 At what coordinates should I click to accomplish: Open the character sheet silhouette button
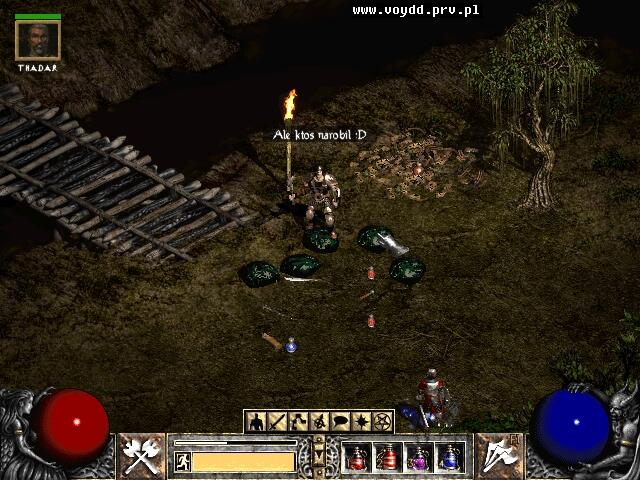(x=256, y=421)
